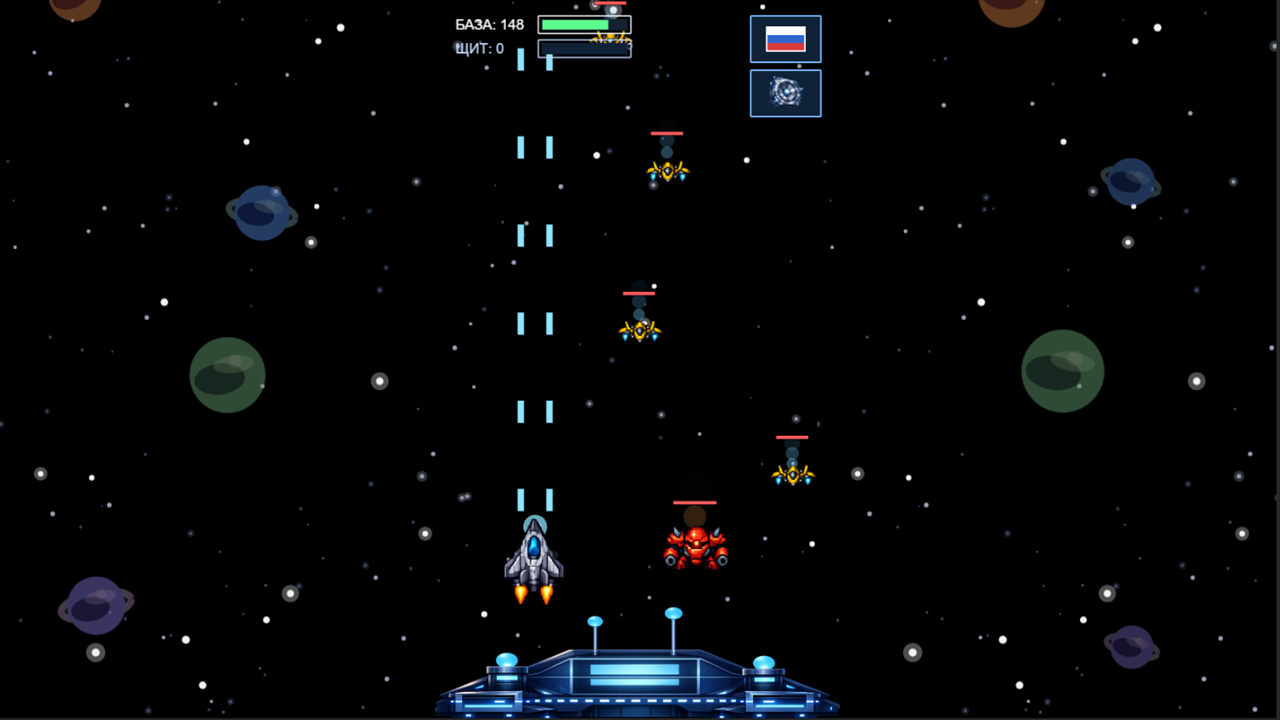Click the red boss enemy robot
Screen dimensions: 1280x720
(695, 545)
